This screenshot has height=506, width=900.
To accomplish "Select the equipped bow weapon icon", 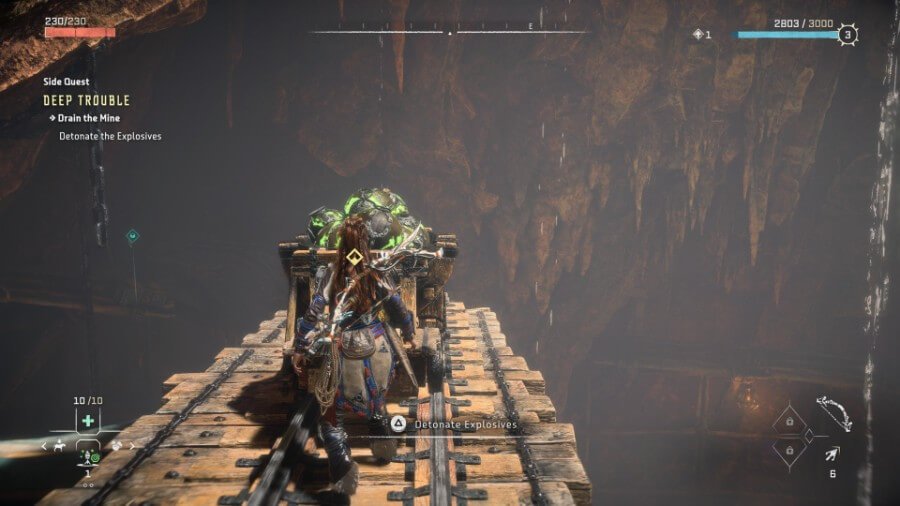I will click(833, 413).
